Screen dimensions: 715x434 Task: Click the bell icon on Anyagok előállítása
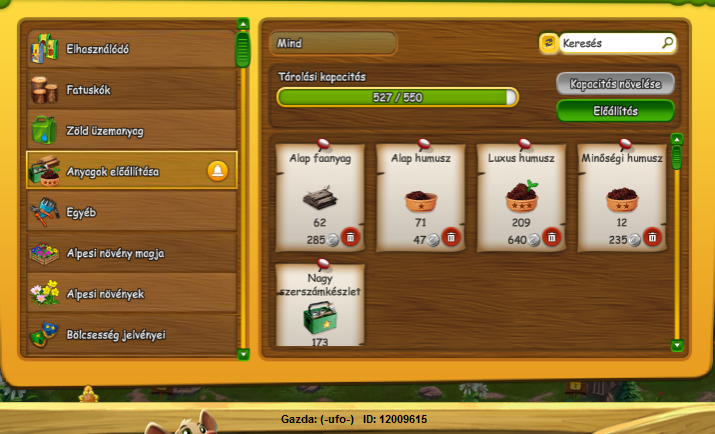[x=217, y=171]
